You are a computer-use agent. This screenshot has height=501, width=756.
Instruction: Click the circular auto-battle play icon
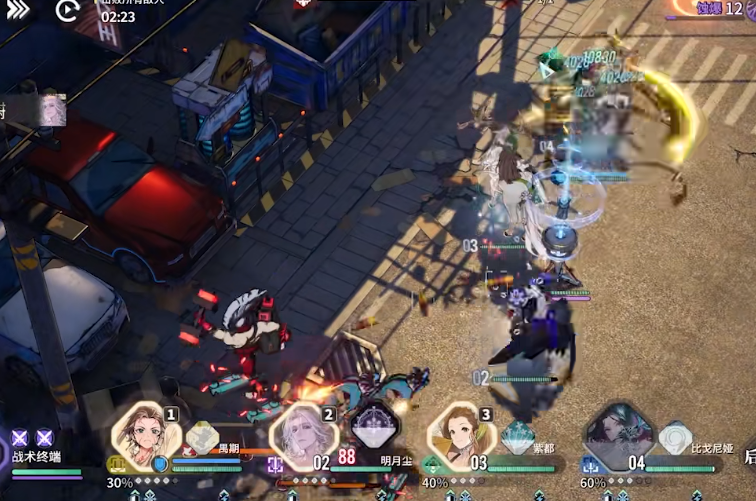point(67,11)
